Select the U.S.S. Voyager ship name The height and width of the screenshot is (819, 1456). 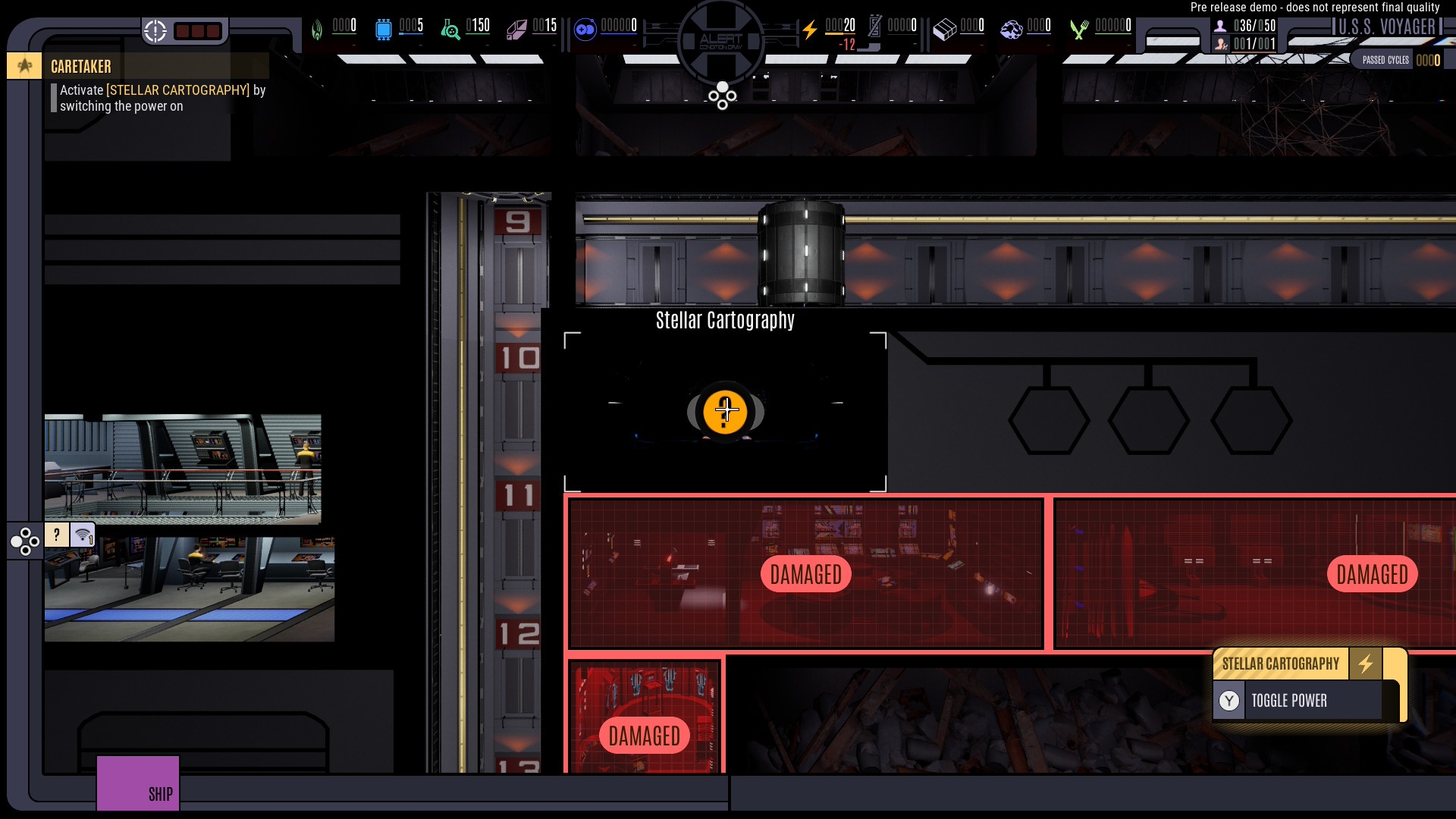tap(1386, 27)
